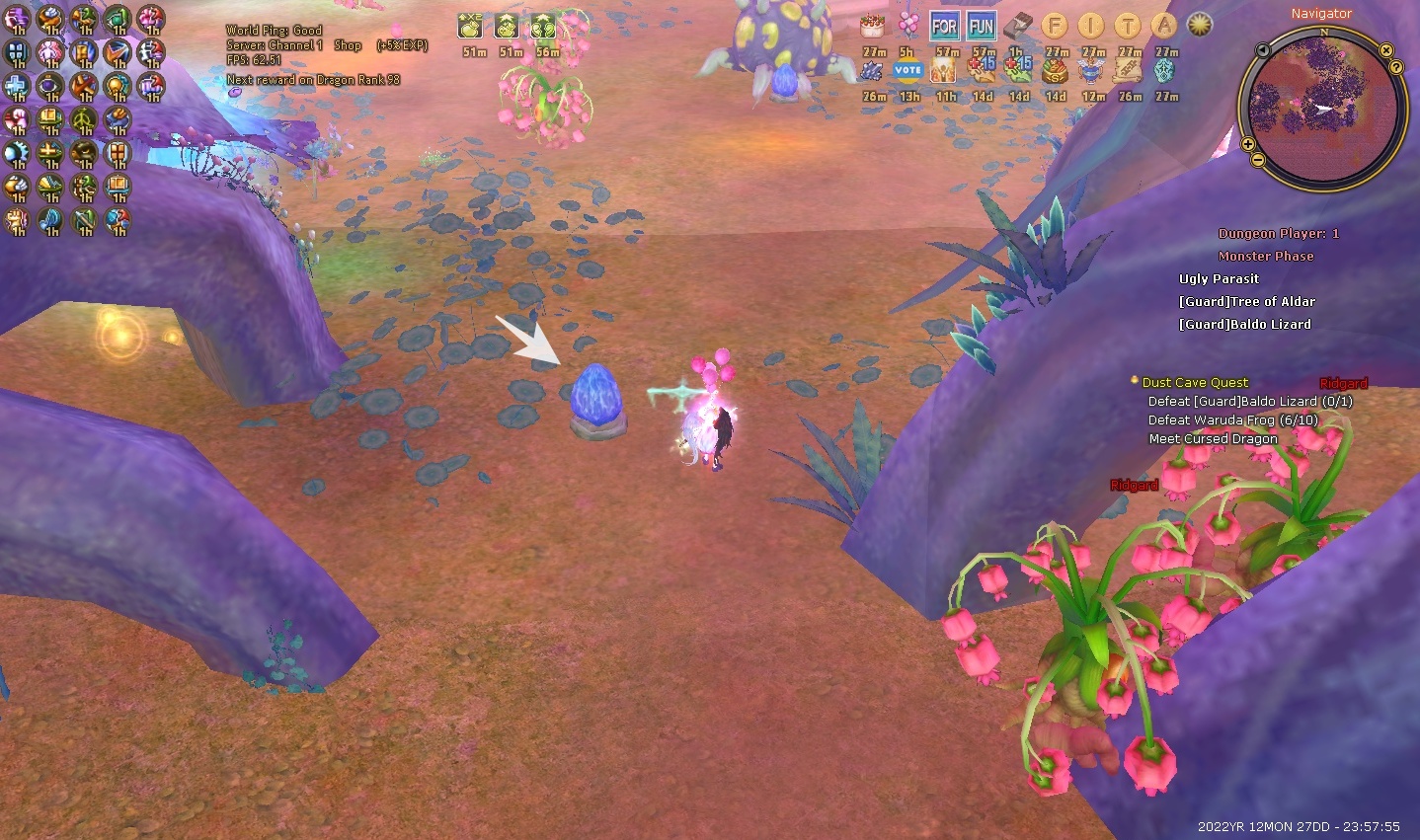1420x840 pixels.
Task: Zoom out the Navigator minimap
Action: (1257, 160)
